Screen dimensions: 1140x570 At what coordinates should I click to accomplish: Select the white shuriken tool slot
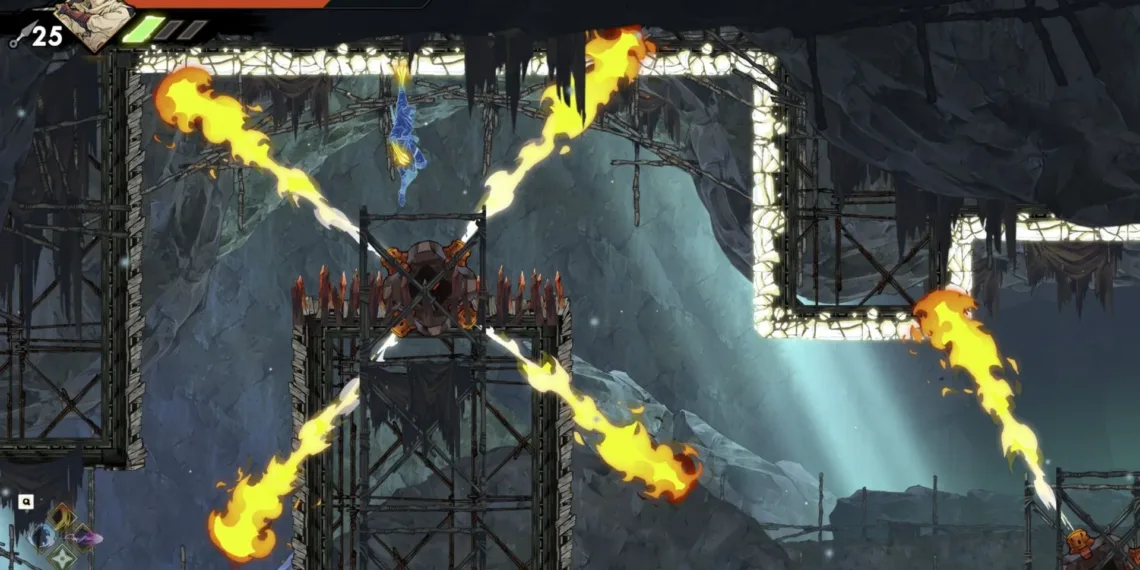pyautogui.click(x=62, y=556)
